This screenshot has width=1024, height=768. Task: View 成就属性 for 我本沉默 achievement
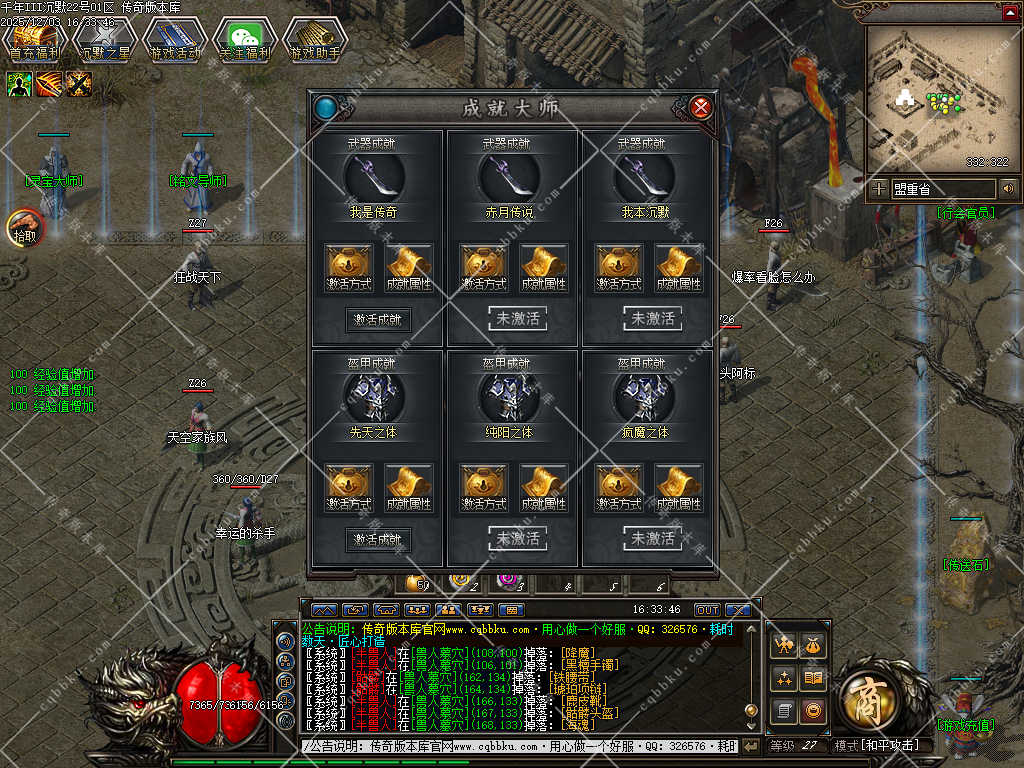(x=678, y=268)
